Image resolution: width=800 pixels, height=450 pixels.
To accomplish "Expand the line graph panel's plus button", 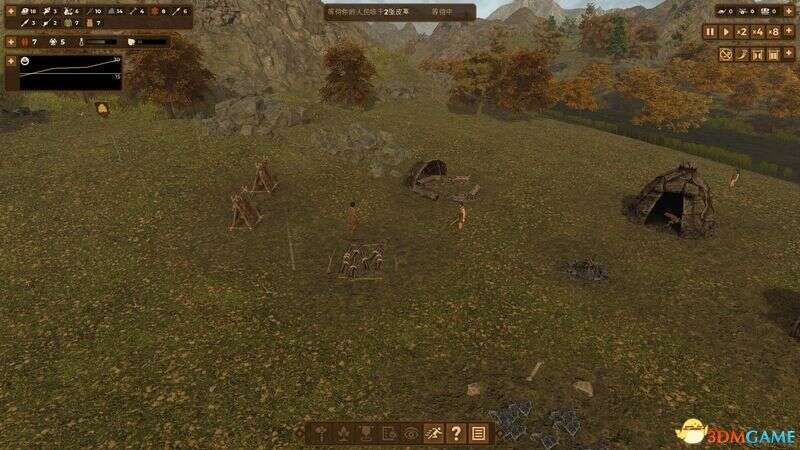I will pos(10,60).
